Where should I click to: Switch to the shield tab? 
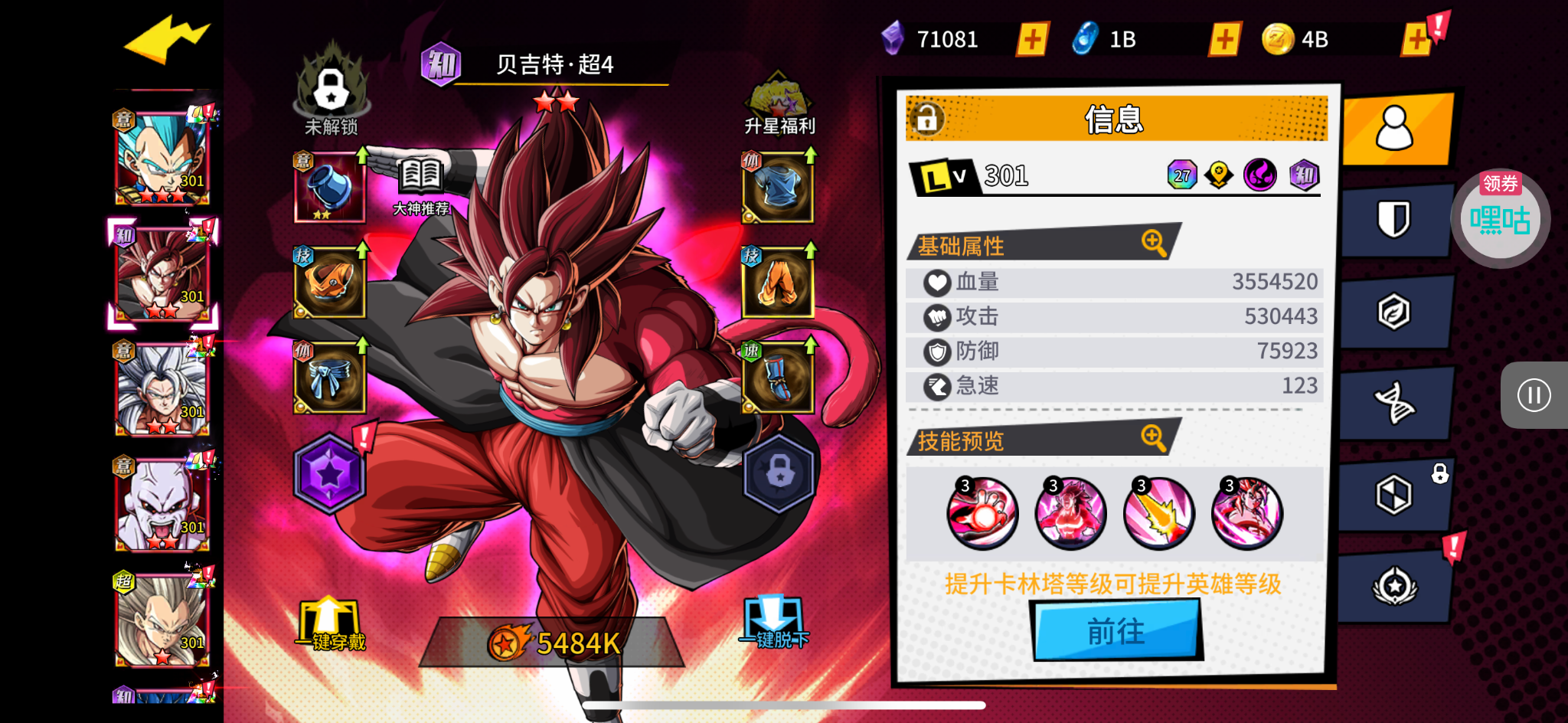click(1394, 220)
